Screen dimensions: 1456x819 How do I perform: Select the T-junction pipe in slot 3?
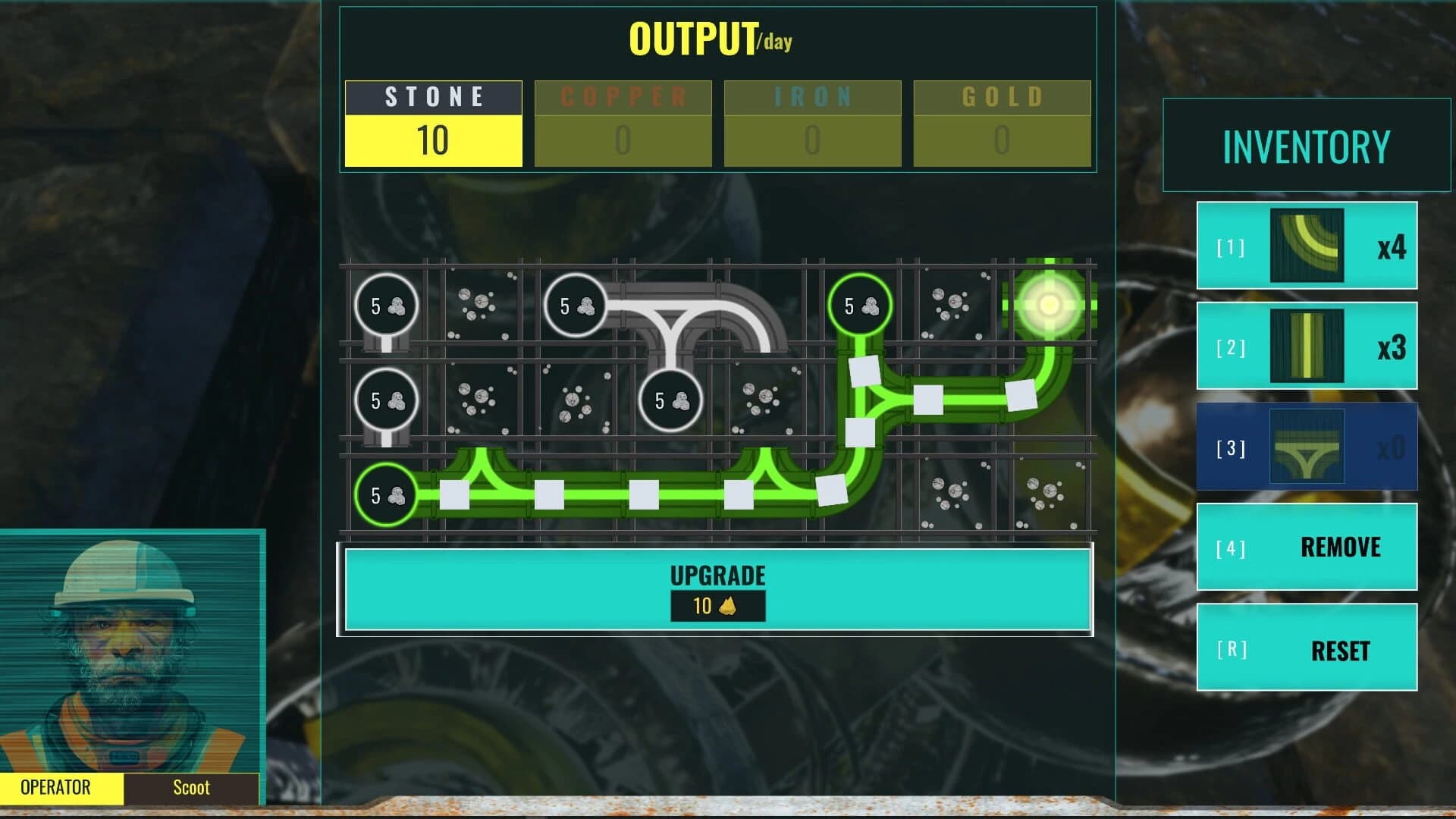coord(1306,447)
